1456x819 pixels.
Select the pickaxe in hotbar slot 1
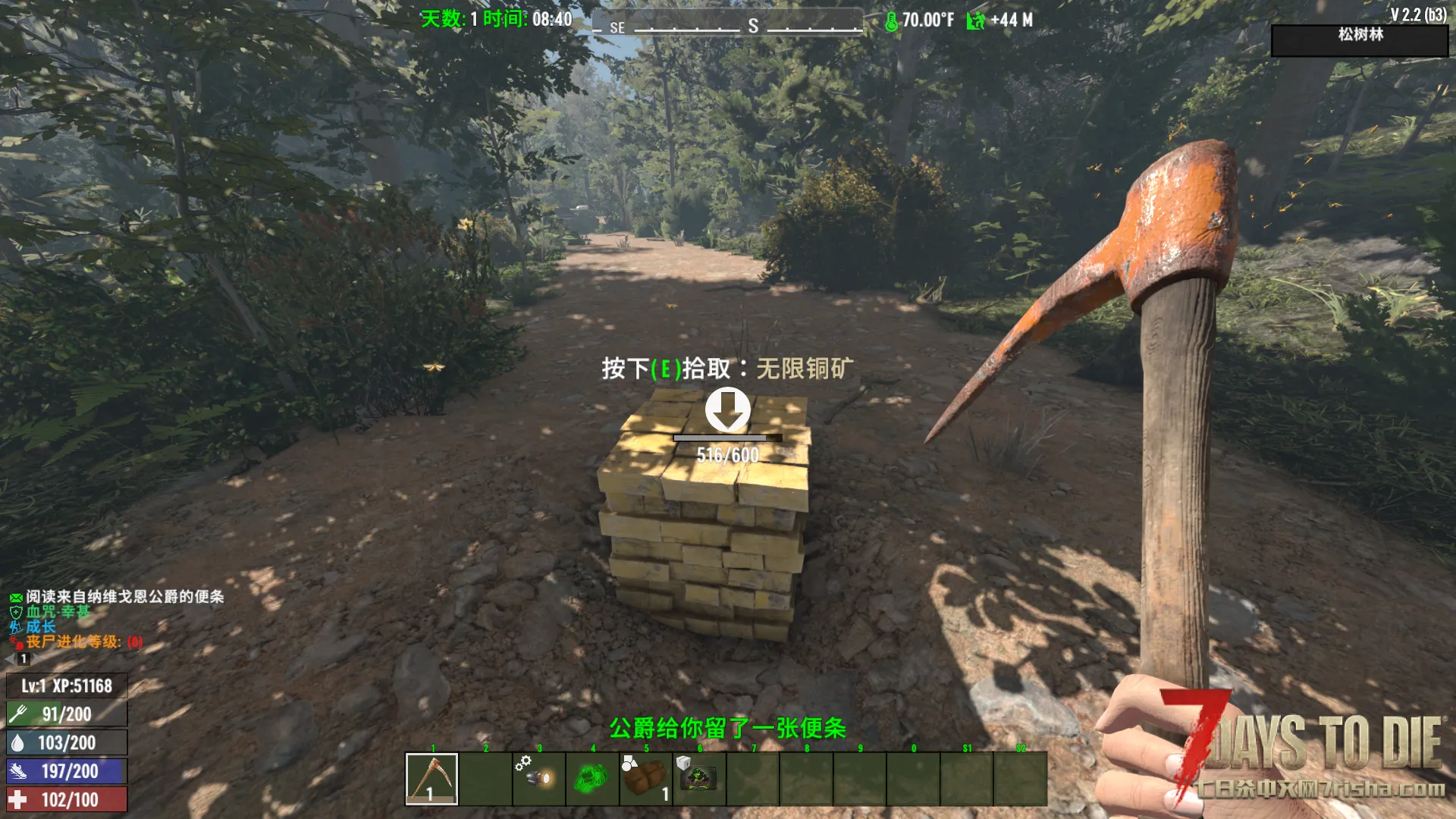(x=431, y=778)
